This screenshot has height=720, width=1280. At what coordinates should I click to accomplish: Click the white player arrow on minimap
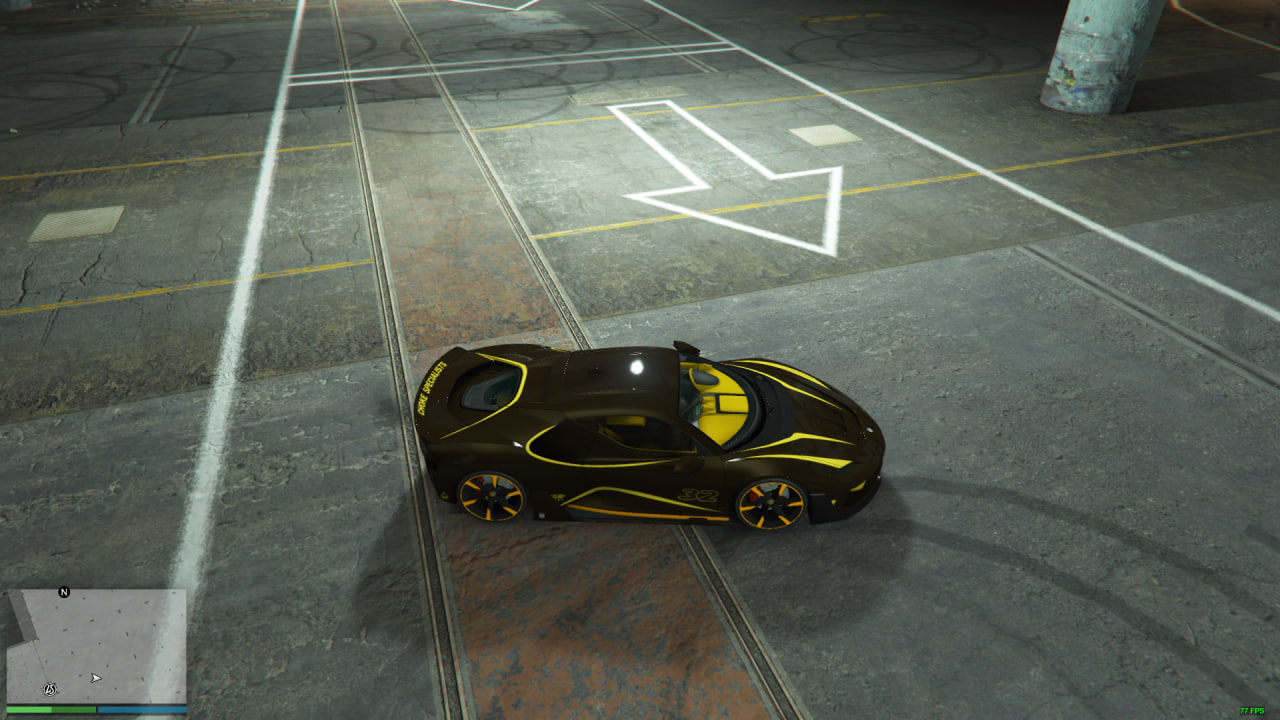[96, 678]
